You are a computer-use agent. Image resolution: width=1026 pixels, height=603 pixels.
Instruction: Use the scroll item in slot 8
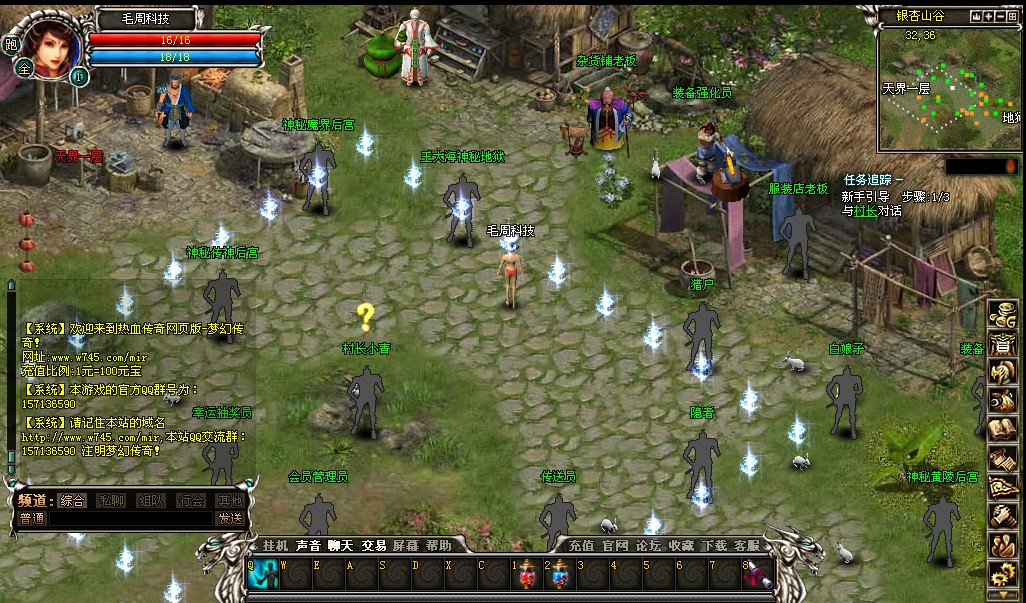(x=758, y=577)
